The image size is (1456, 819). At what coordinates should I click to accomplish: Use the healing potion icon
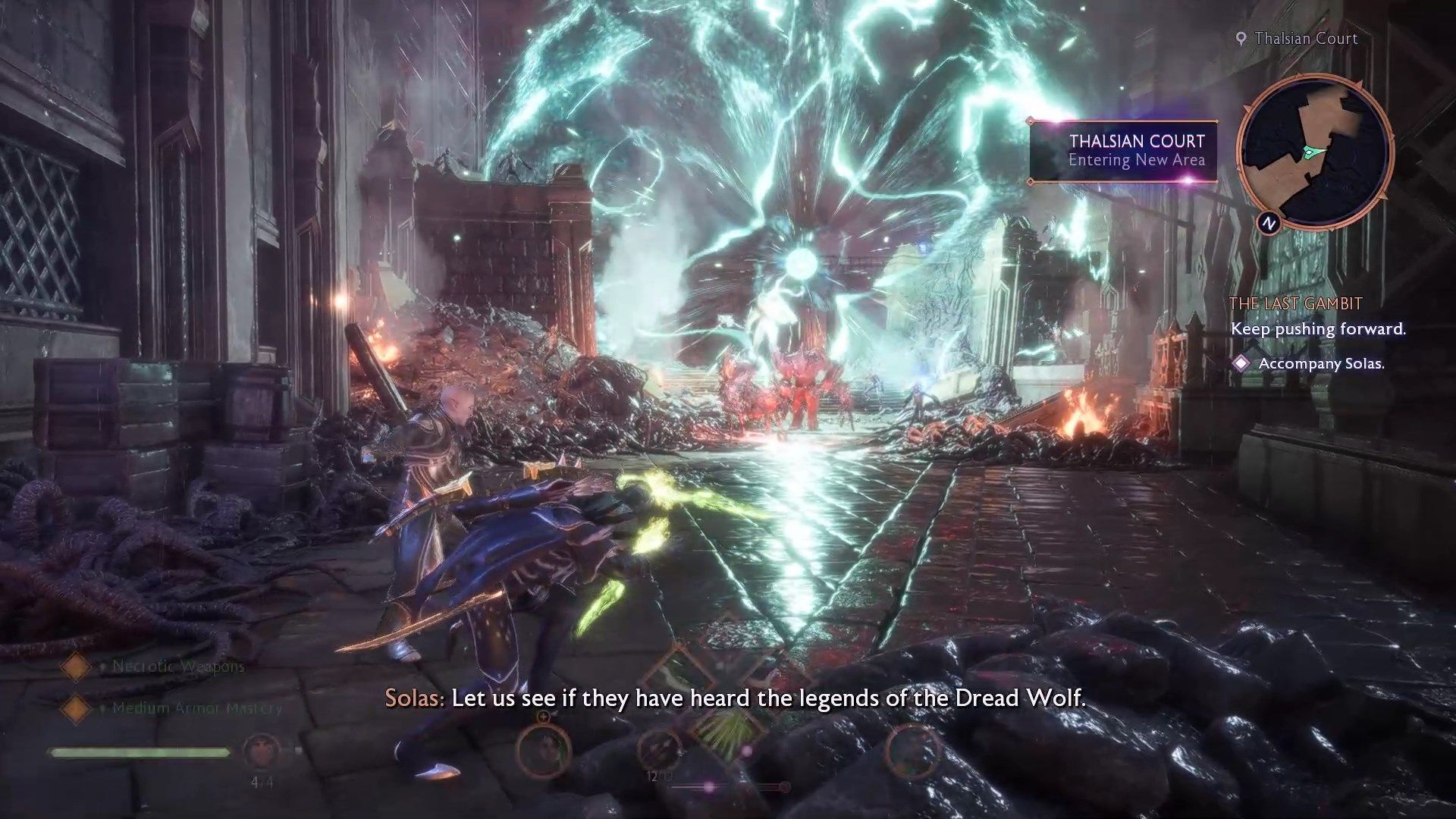point(261,752)
